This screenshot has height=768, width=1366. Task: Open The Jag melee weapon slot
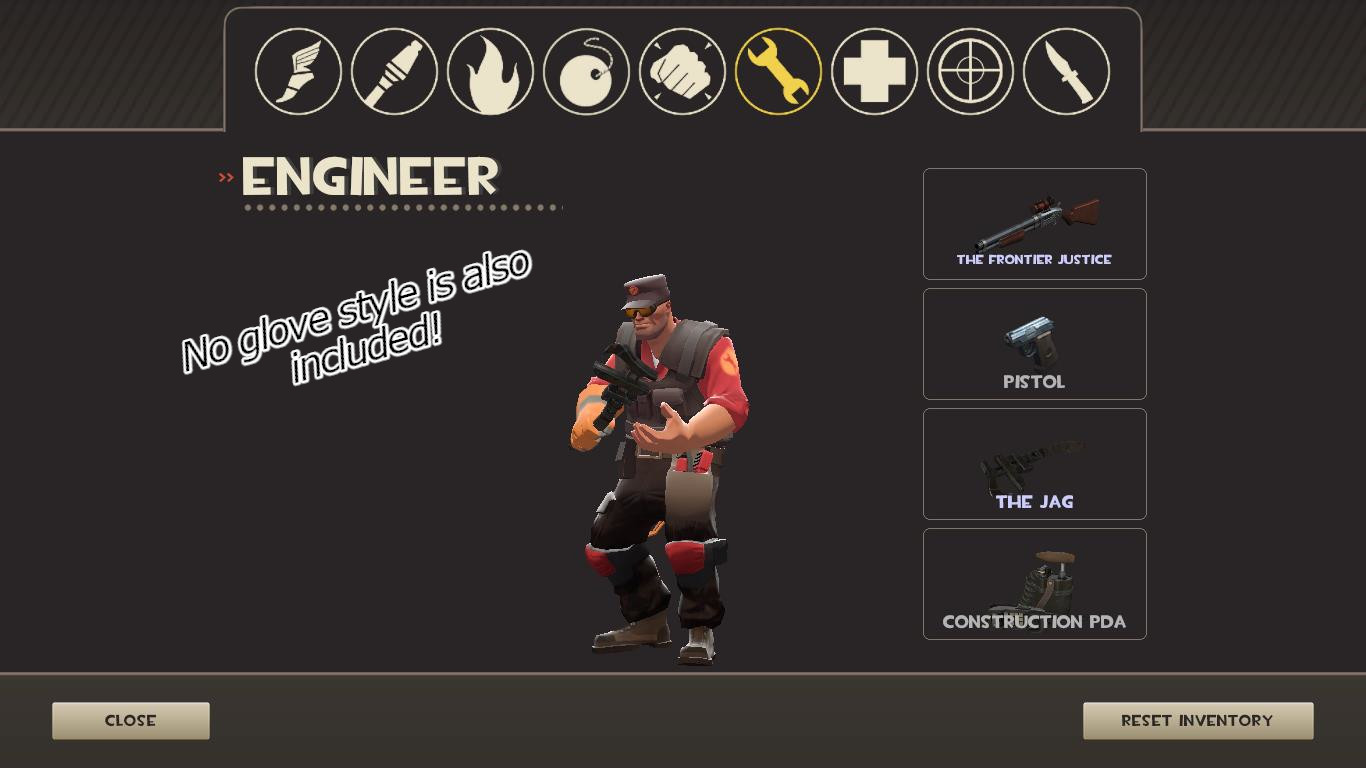[1034, 463]
